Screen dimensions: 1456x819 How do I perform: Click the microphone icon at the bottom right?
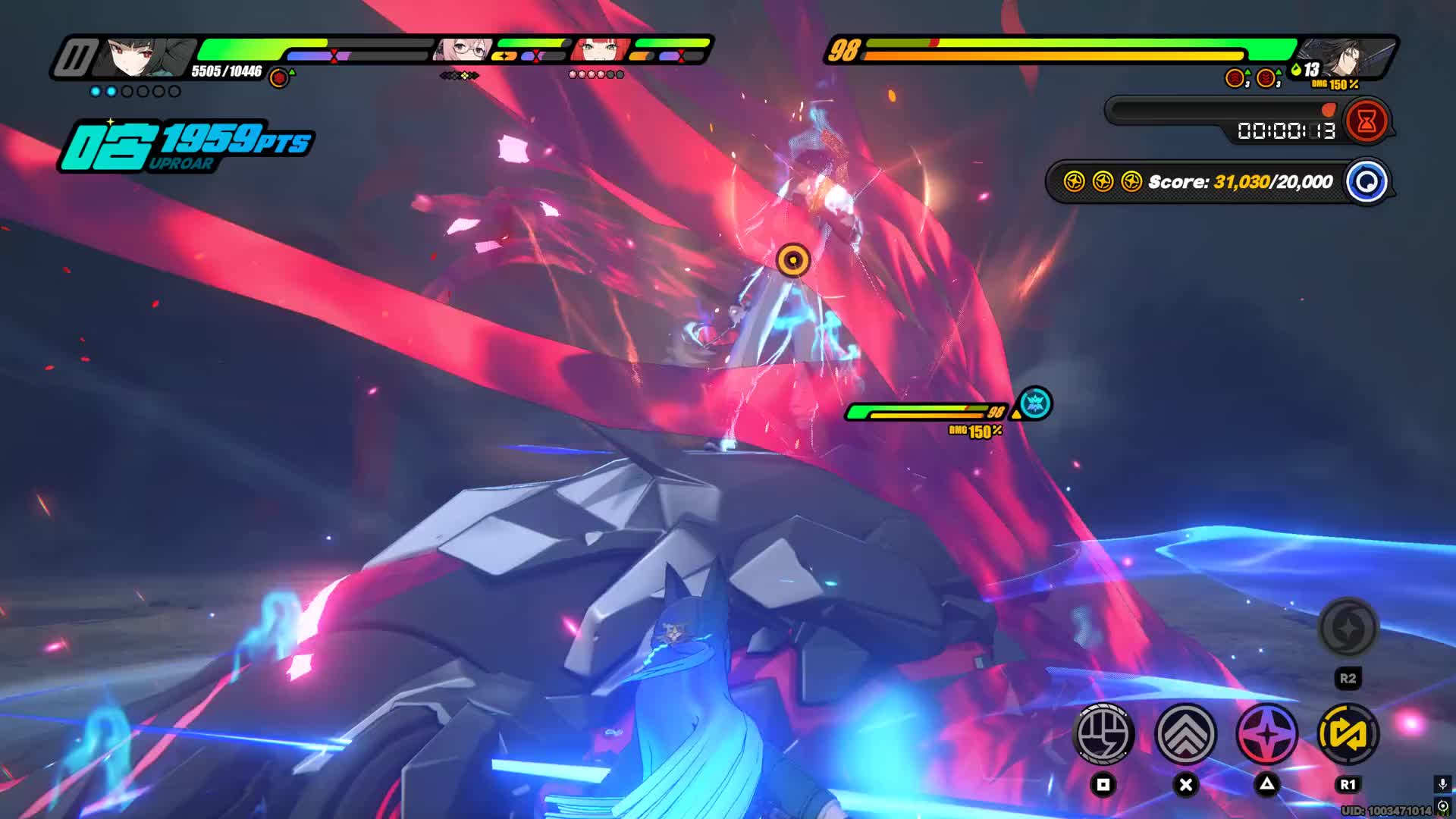tap(1442, 784)
